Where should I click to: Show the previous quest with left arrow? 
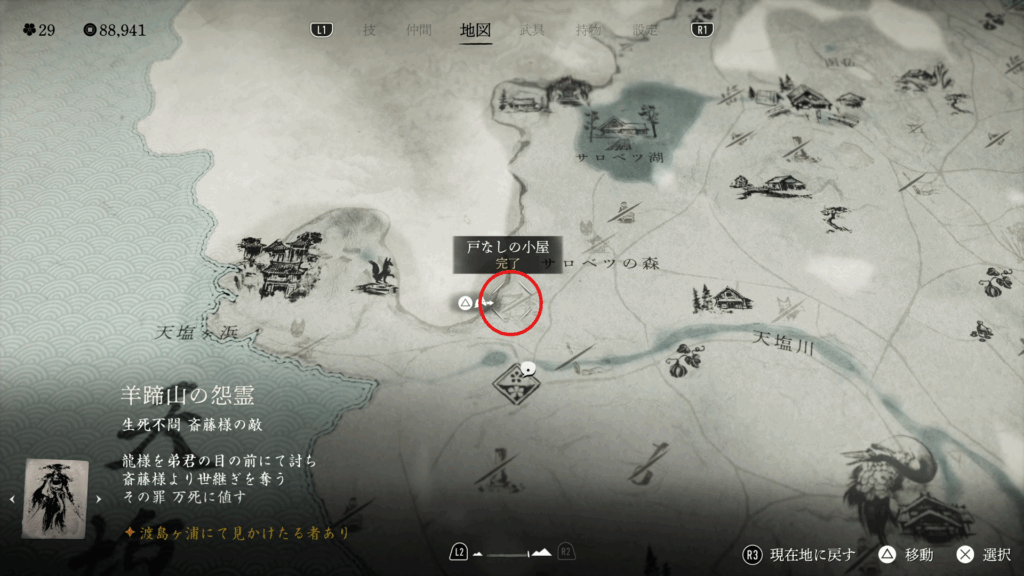pos(13,497)
